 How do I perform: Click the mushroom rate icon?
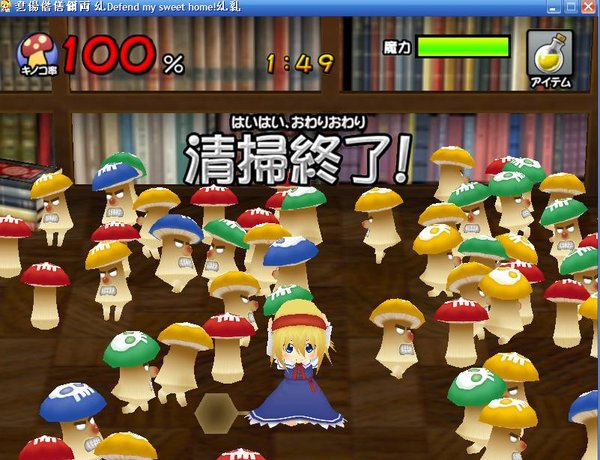pyautogui.click(x=40, y=56)
